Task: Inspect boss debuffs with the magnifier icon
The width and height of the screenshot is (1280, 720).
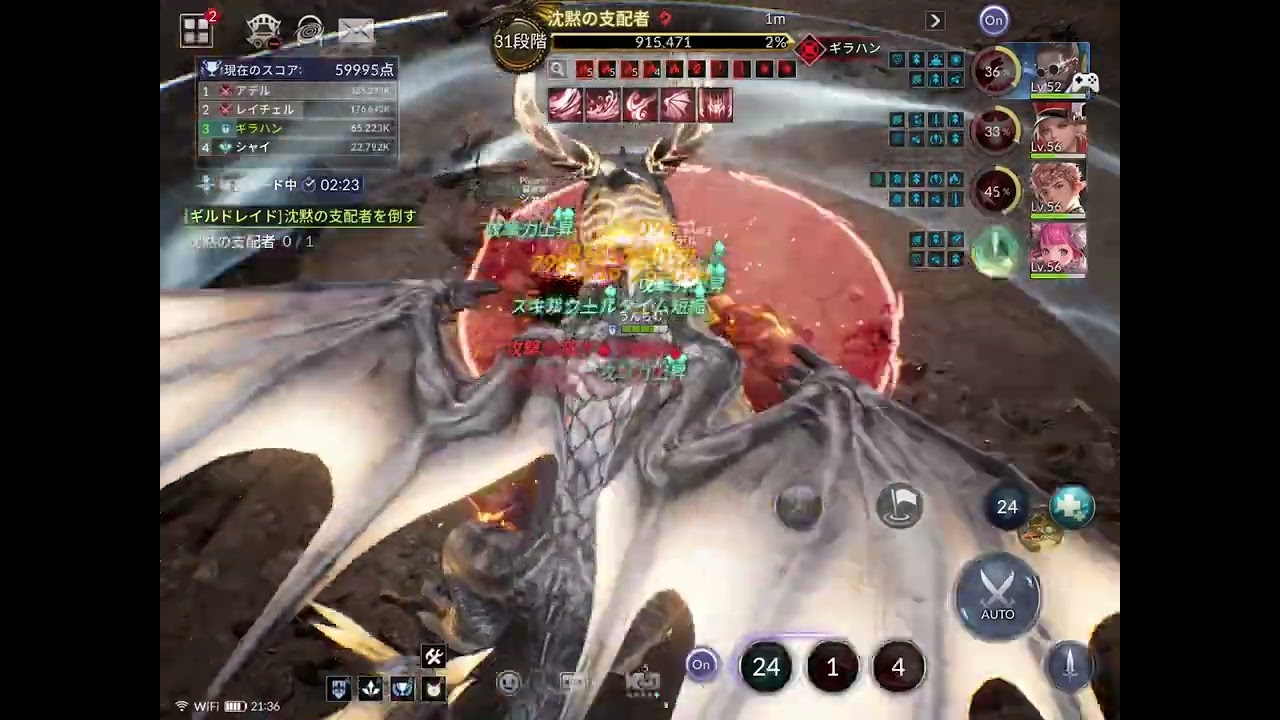Action: (x=558, y=69)
